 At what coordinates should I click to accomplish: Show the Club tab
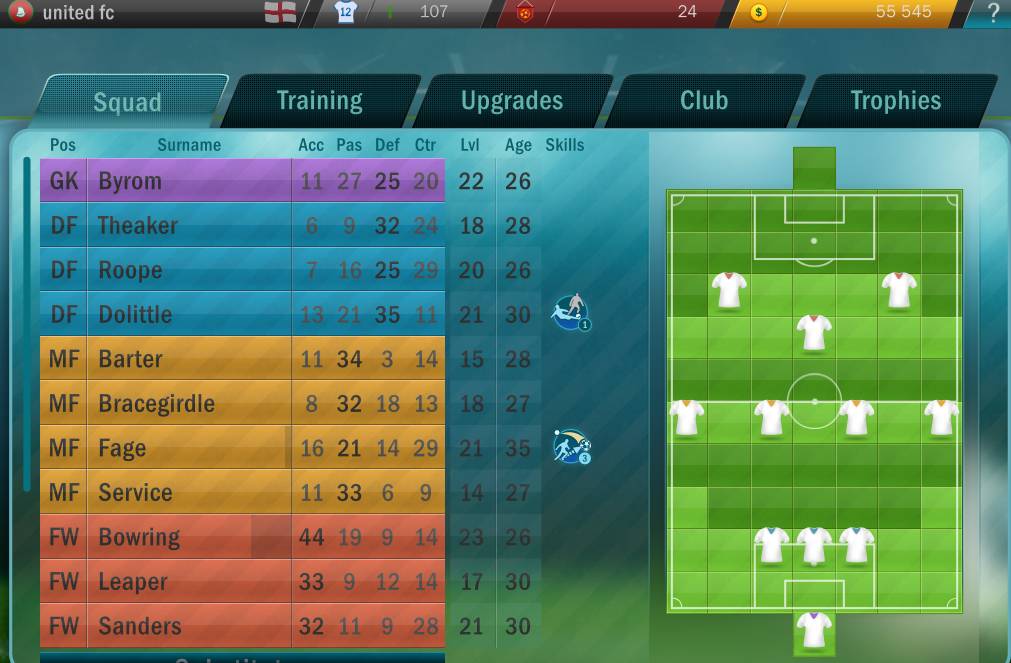703,101
